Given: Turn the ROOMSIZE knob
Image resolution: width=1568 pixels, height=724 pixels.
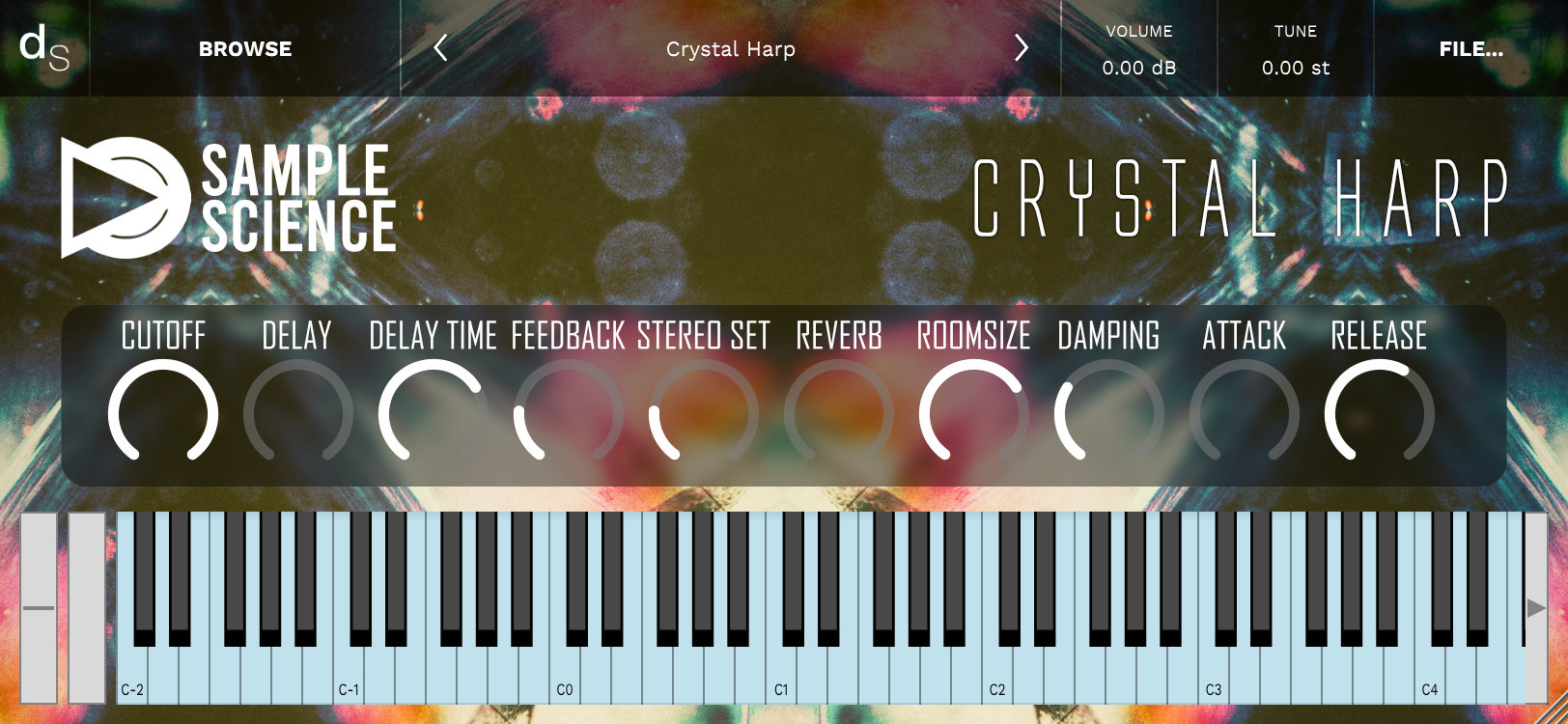Looking at the screenshot, I should click(x=973, y=410).
